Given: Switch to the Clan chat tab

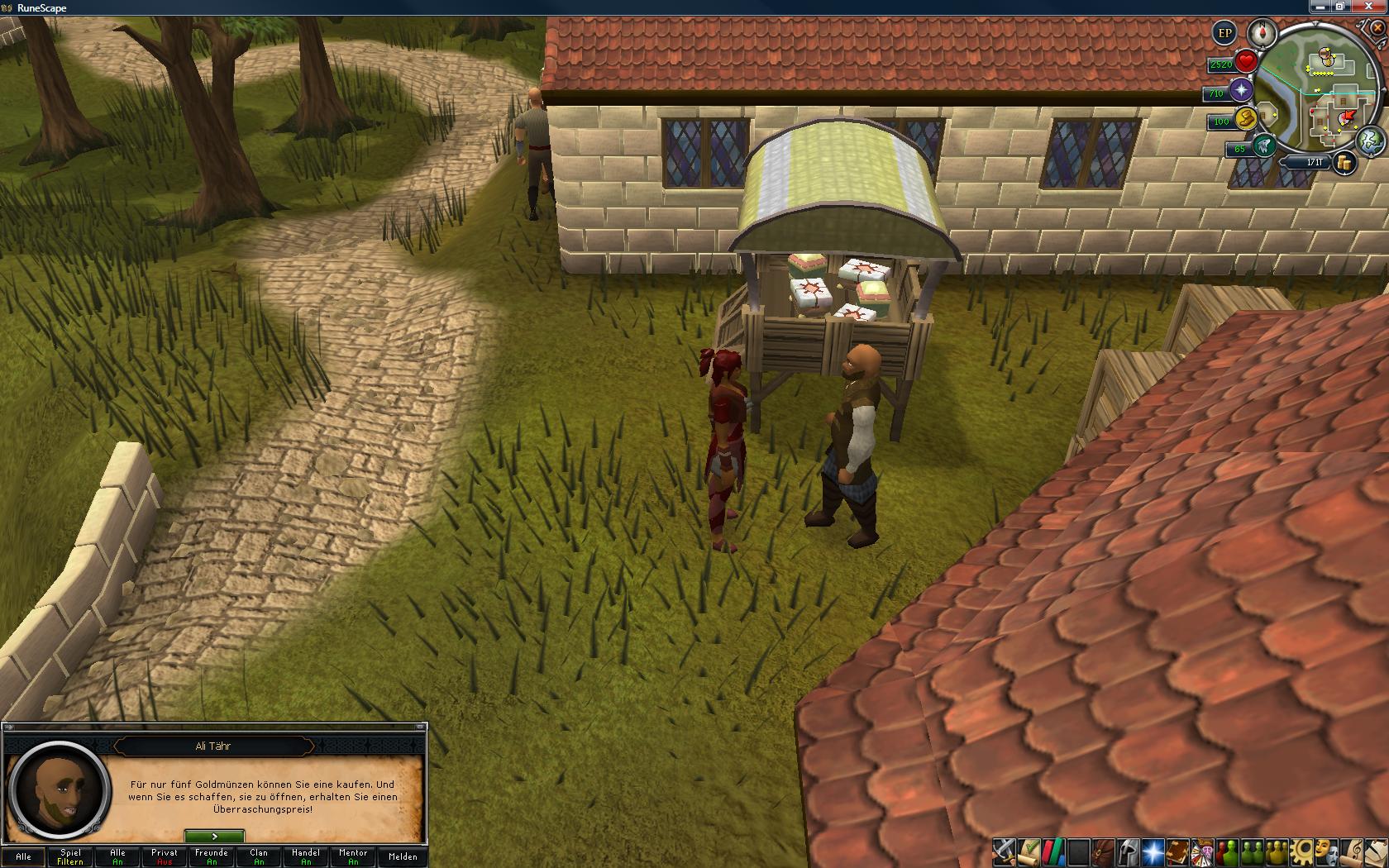Looking at the screenshot, I should pos(259,856).
